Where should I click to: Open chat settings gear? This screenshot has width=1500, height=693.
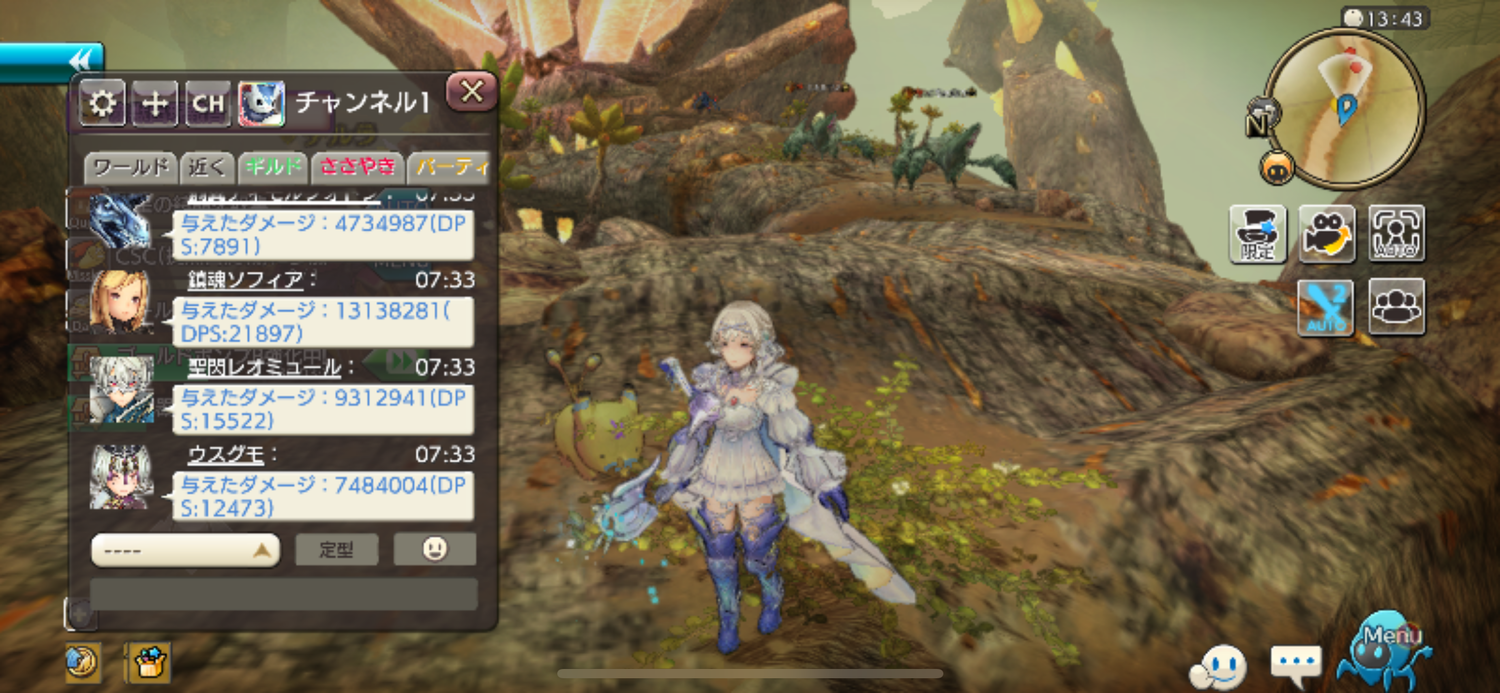tap(102, 103)
